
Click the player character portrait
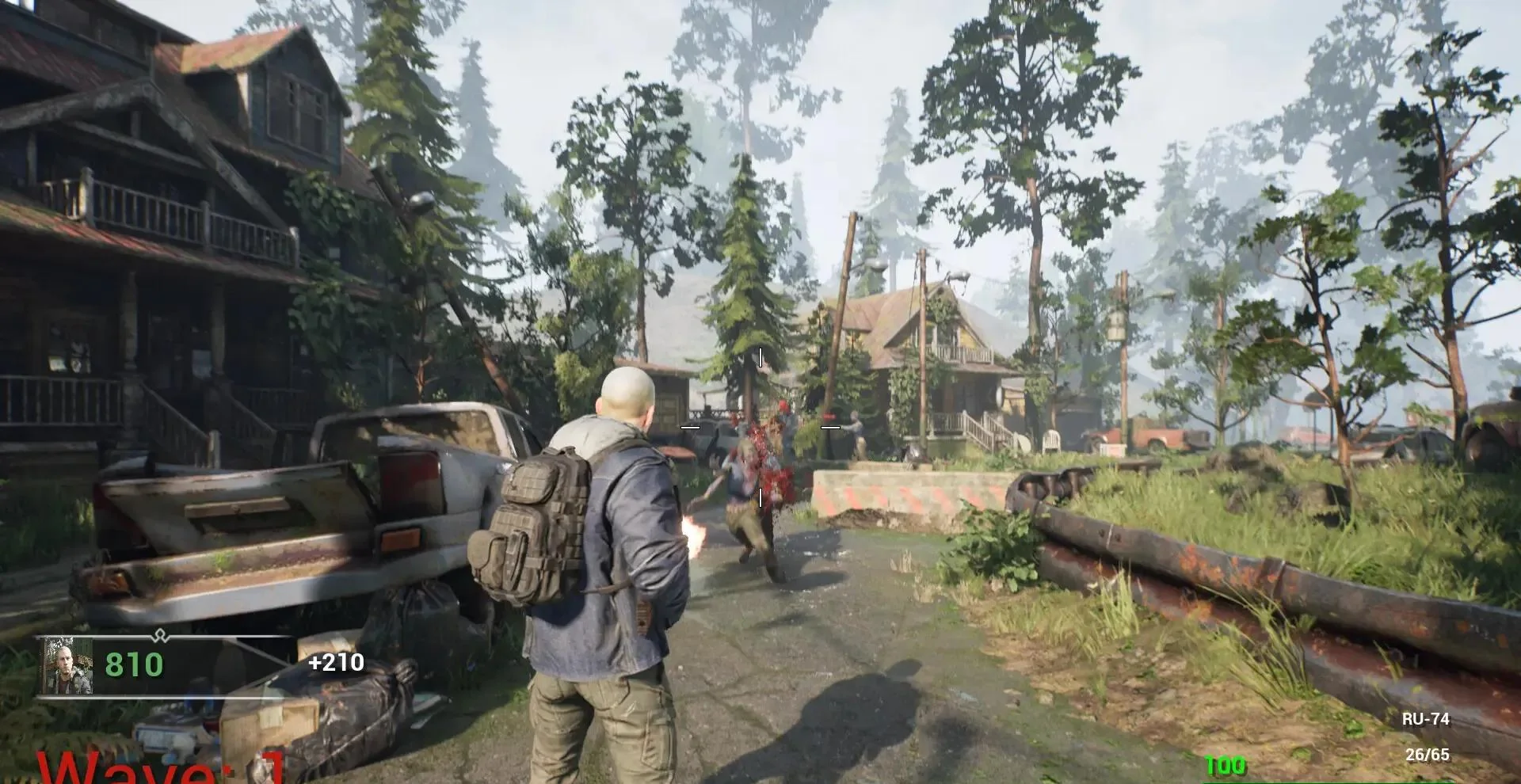[x=68, y=667]
